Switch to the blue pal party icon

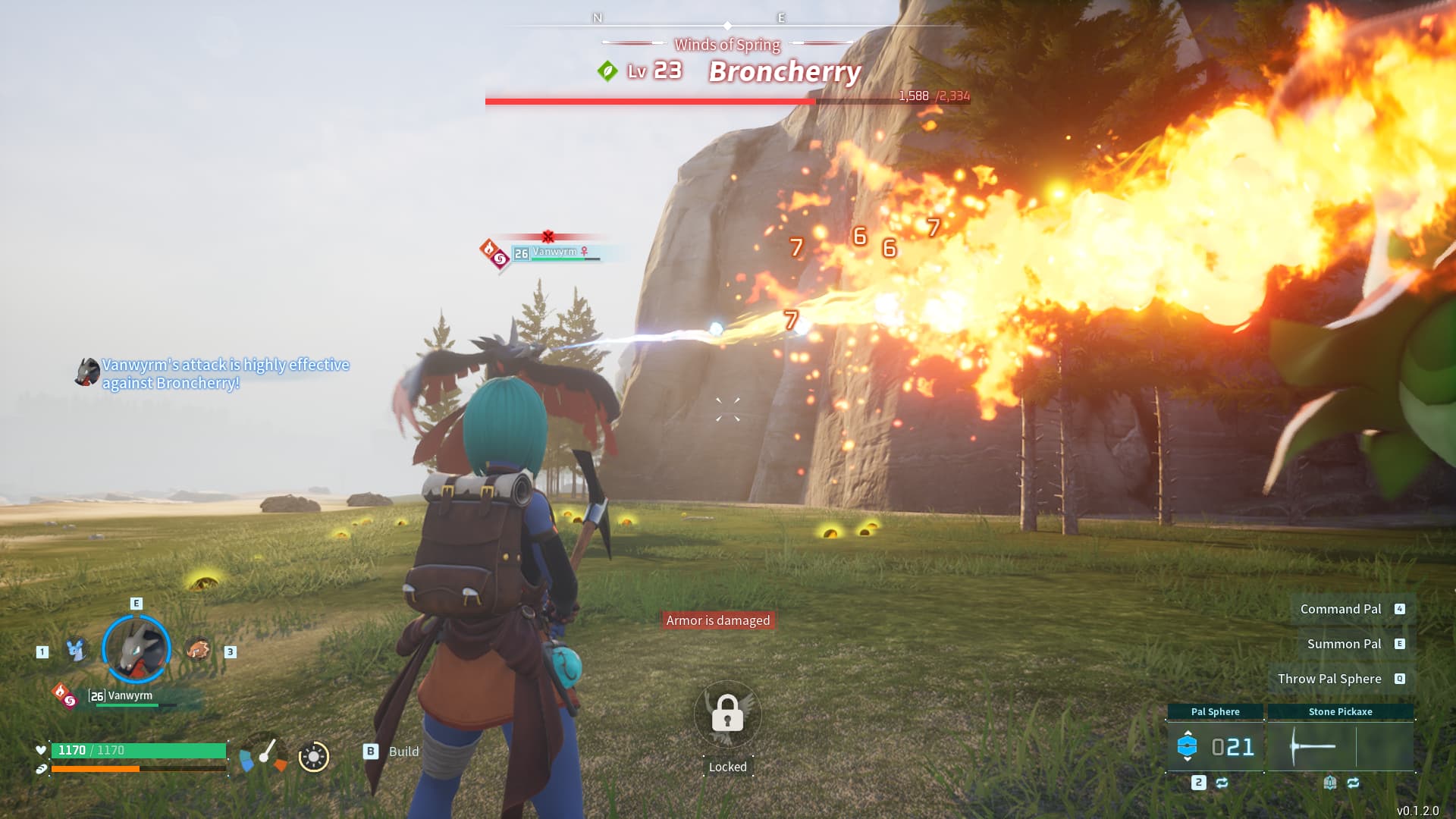[75, 650]
